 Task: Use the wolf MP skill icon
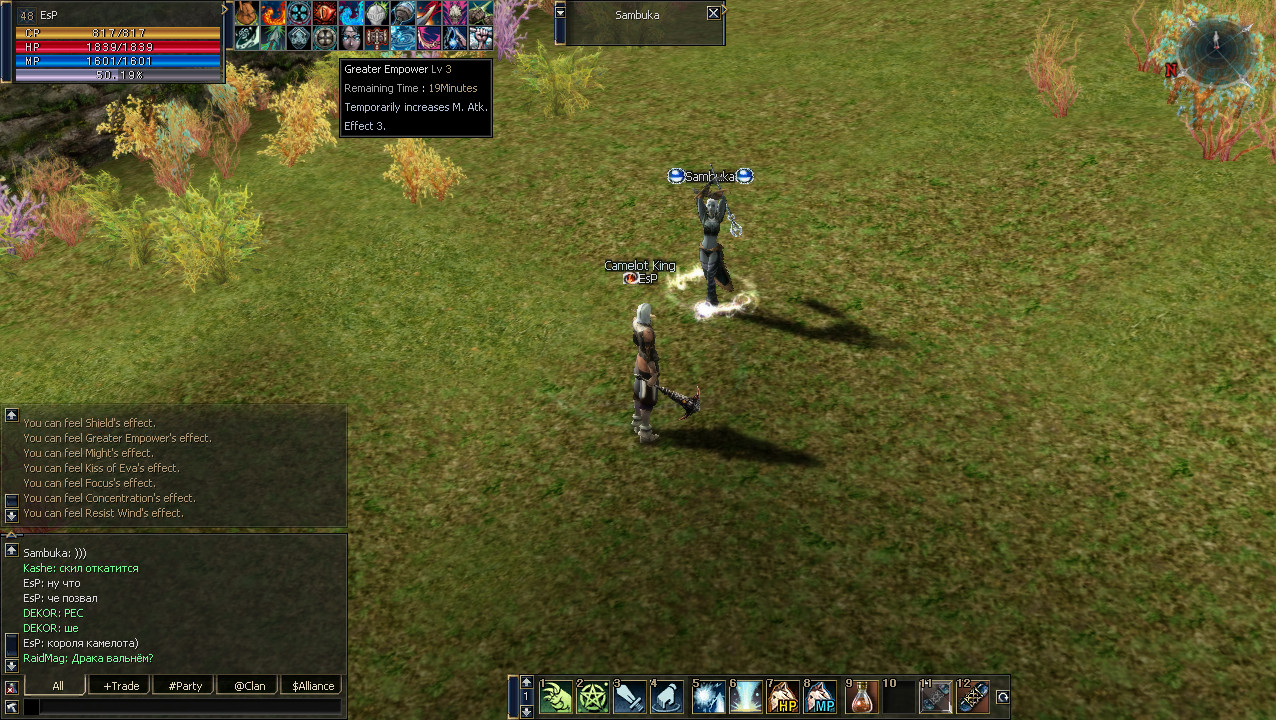click(820, 697)
